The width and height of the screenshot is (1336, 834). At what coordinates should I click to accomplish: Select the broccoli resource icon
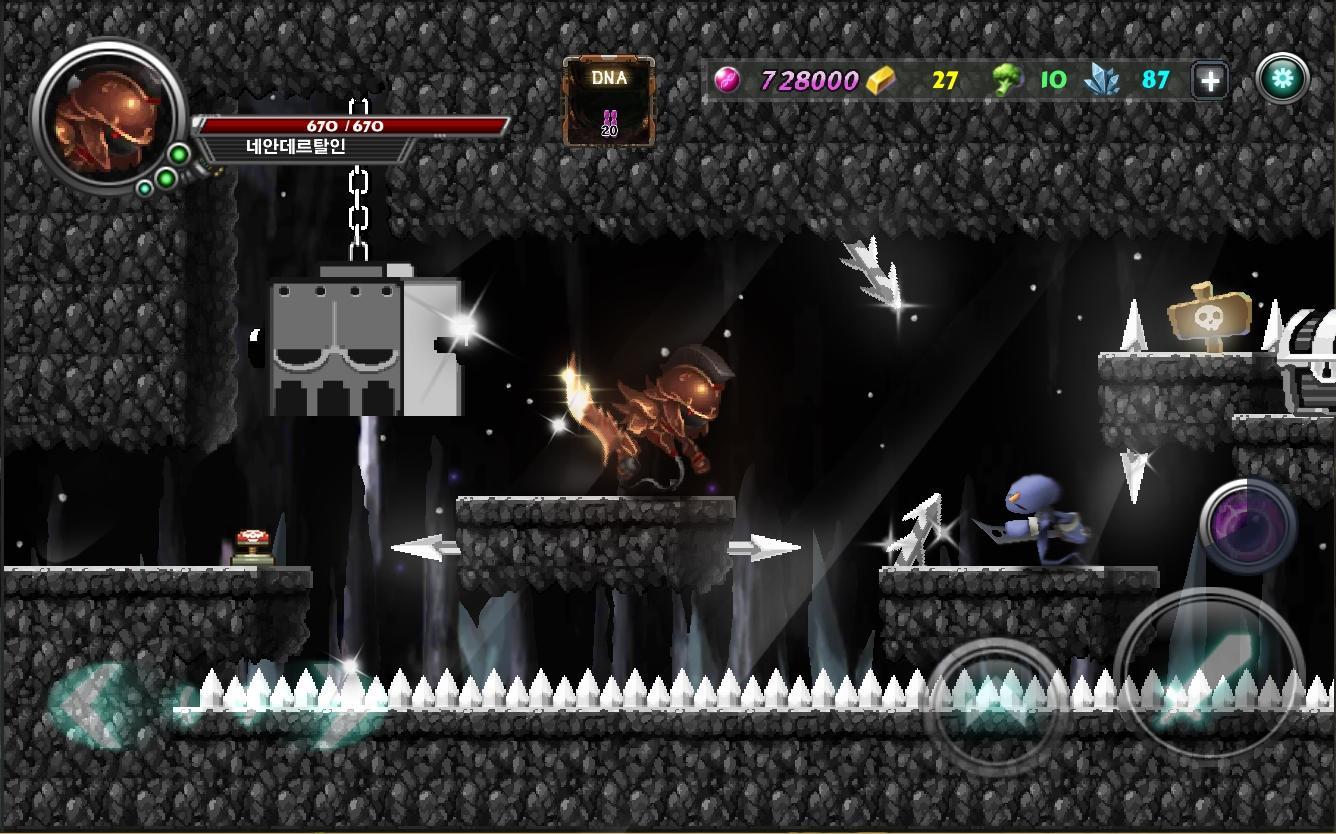[1007, 78]
